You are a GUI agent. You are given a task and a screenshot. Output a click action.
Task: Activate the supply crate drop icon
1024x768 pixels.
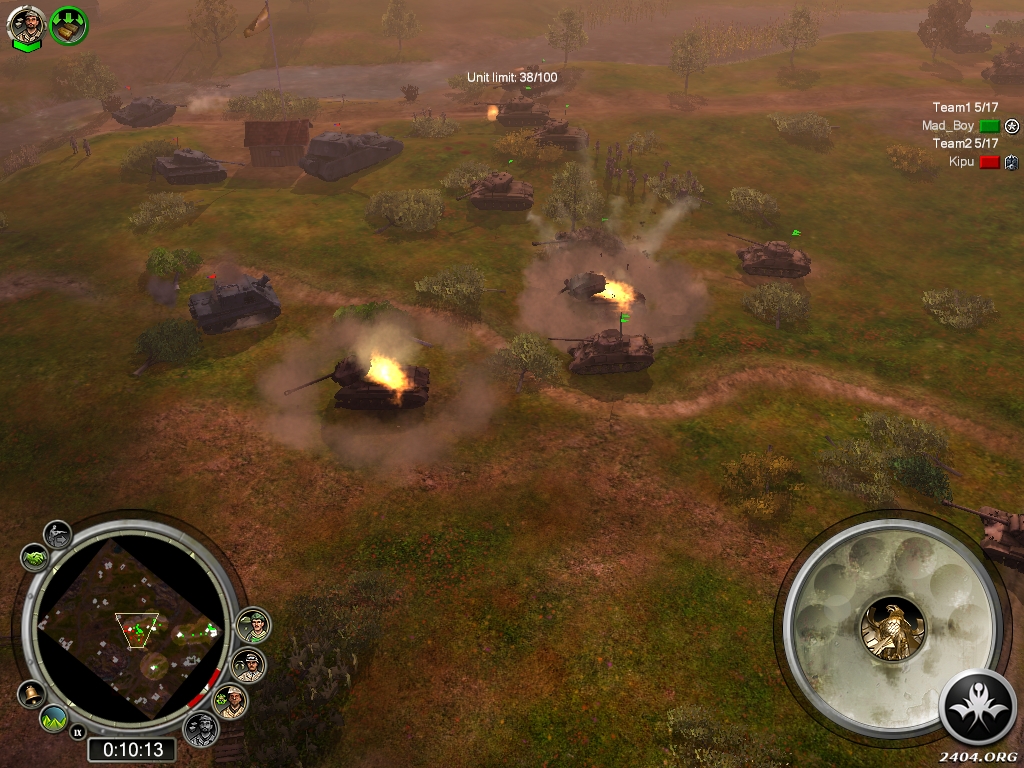pos(69,25)
